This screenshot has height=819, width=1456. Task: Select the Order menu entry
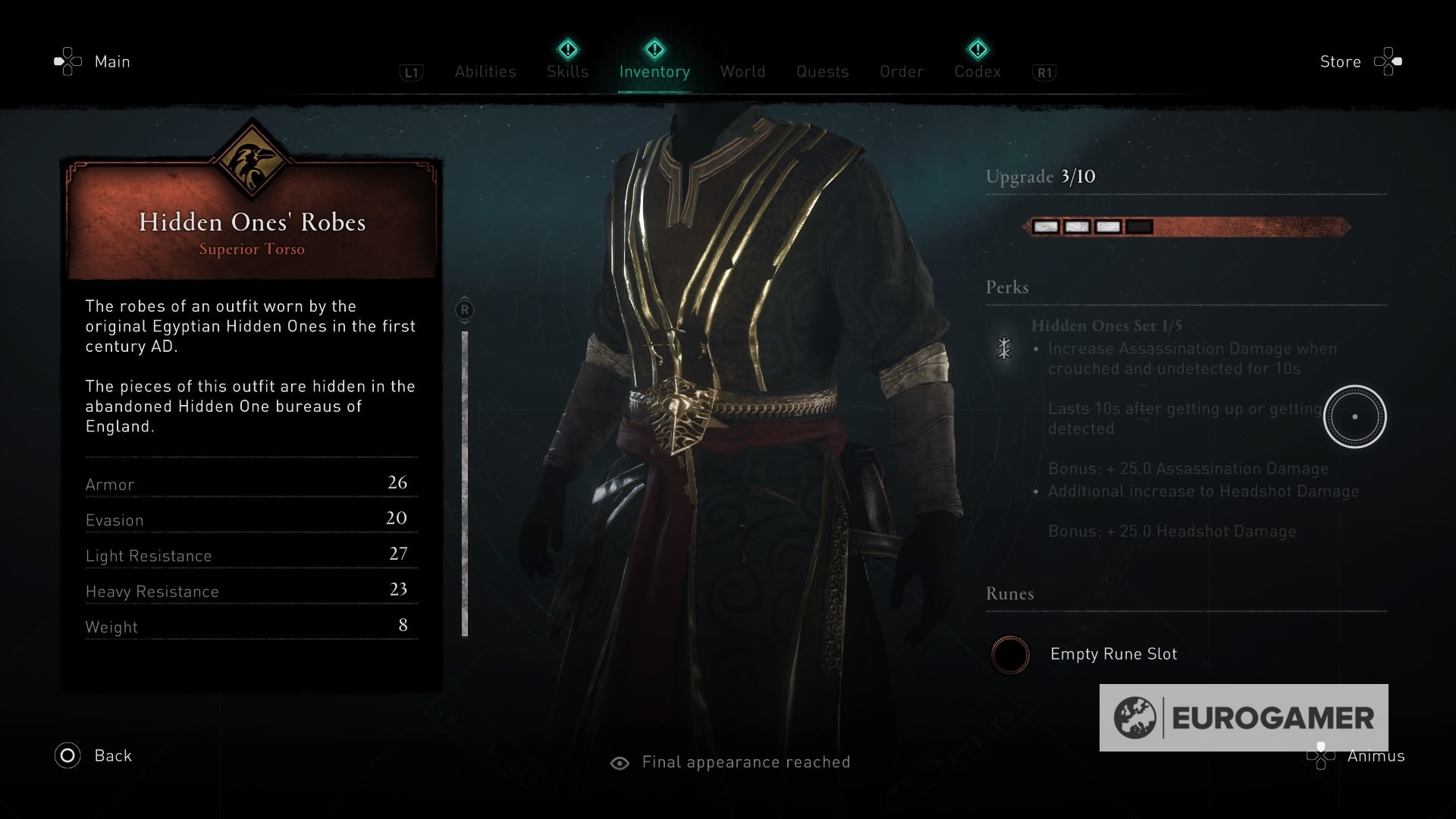(x=901, y=71)
